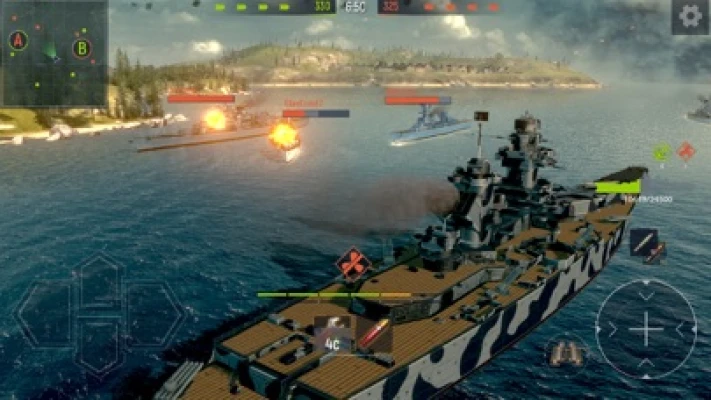Click the red diamond icon above the ship health bar

(686, 151)
